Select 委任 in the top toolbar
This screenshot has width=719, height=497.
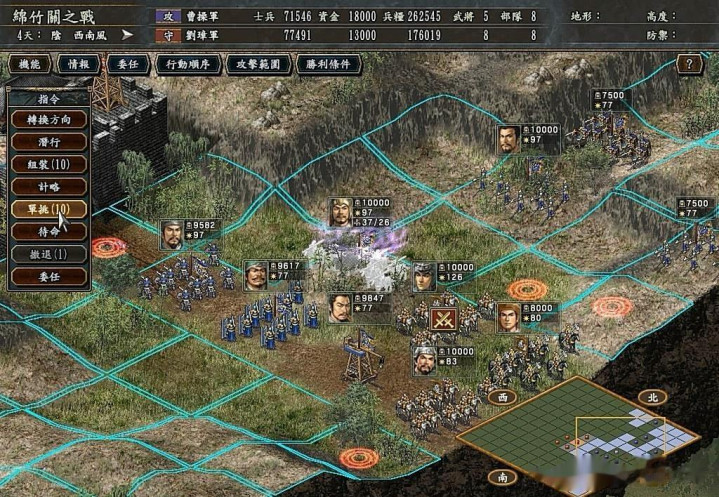click(x=128, y=64)
